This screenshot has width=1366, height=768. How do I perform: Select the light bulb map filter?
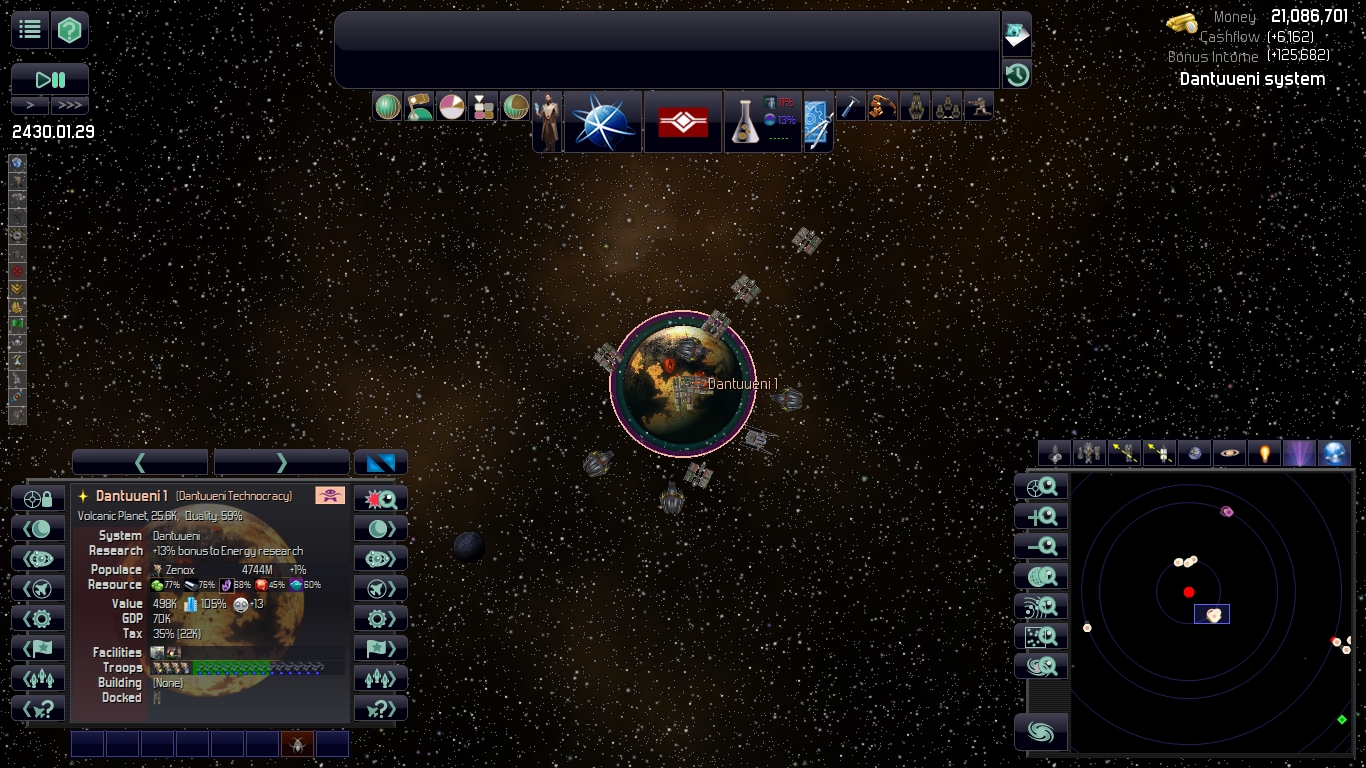point(1264,454)
